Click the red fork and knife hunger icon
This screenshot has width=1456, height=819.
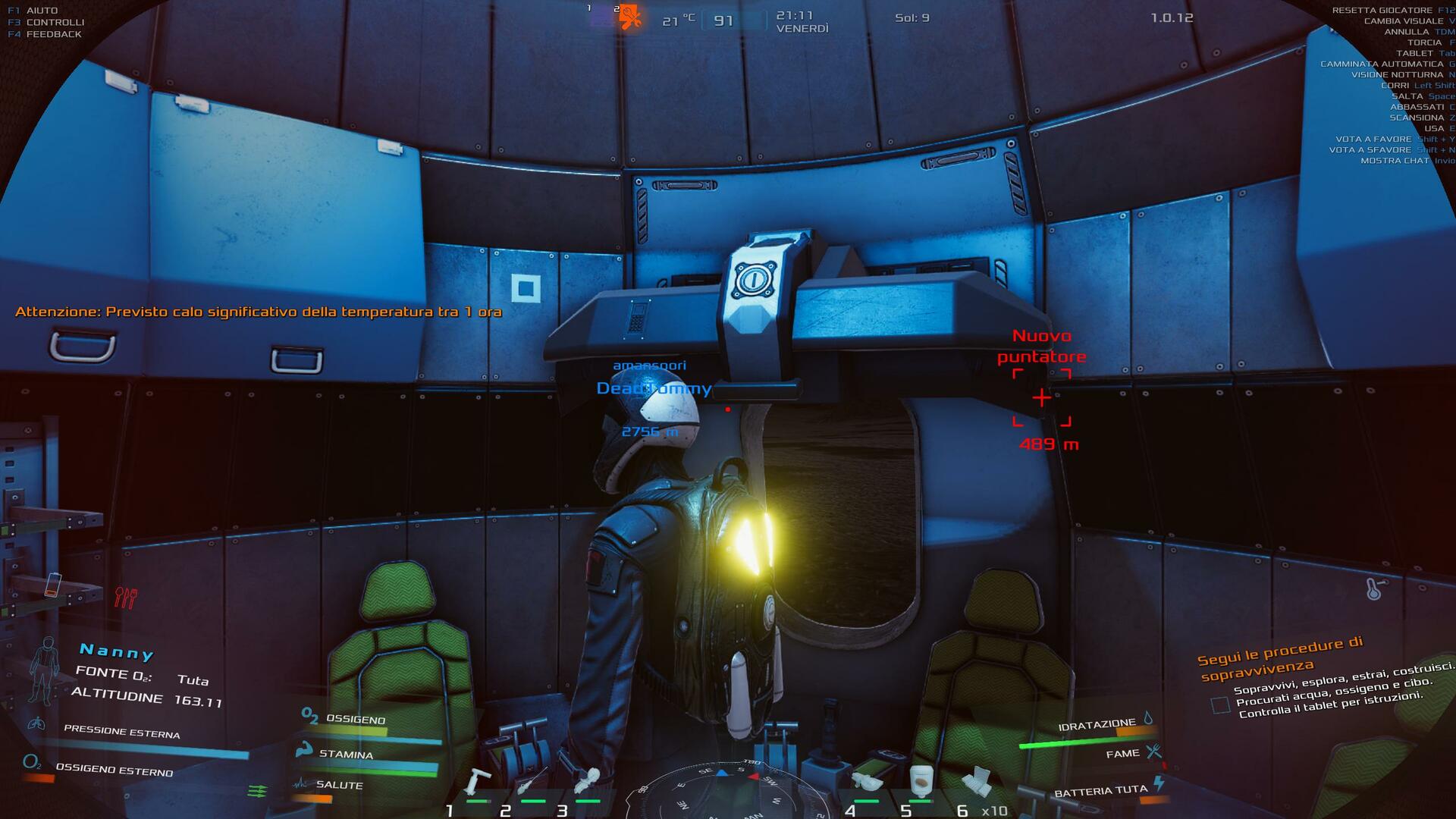(125, 598)
